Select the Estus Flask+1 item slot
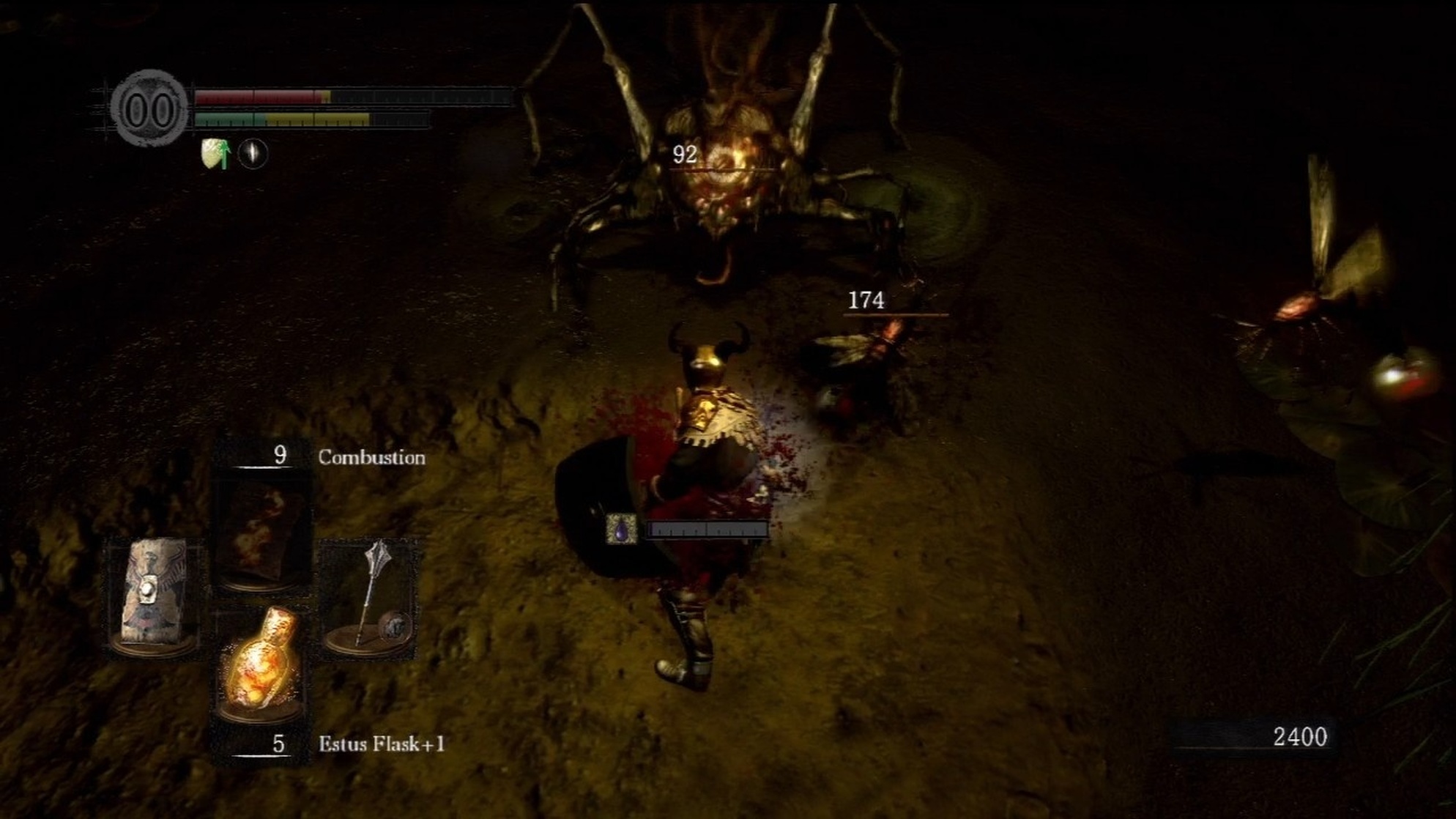This screenshot has height=819, width=1456. coord(261,663)
